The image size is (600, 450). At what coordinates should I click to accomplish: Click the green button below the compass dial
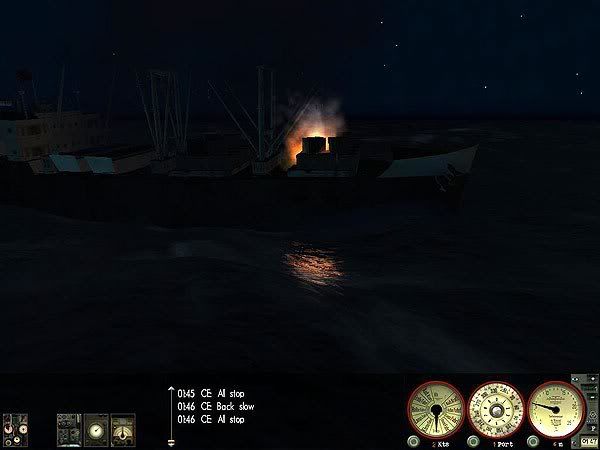tap(473, 440)
